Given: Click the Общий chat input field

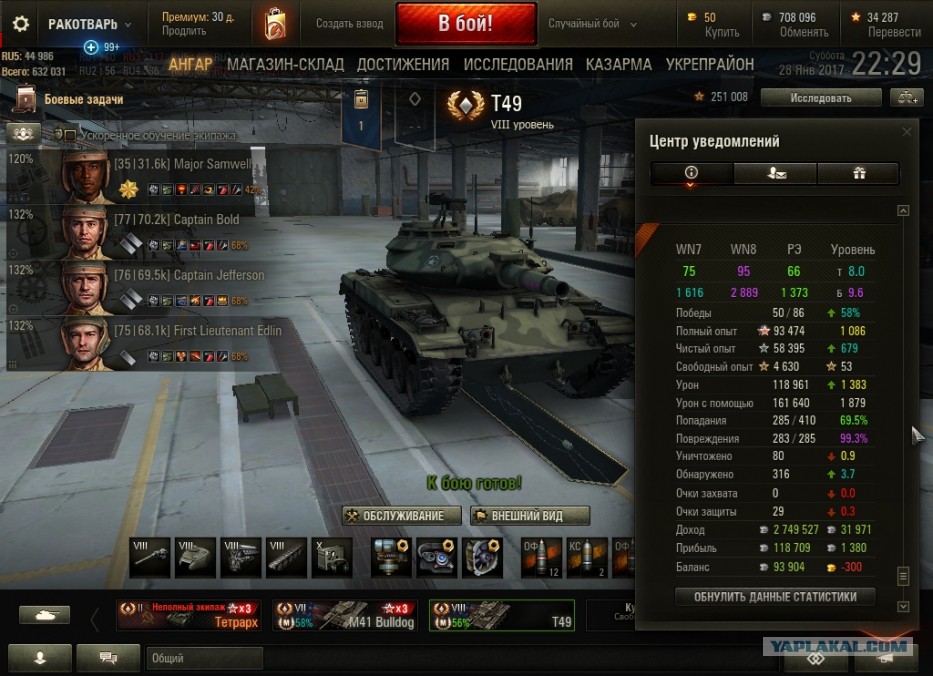Looking at the screenshot, I should [204, 658].
